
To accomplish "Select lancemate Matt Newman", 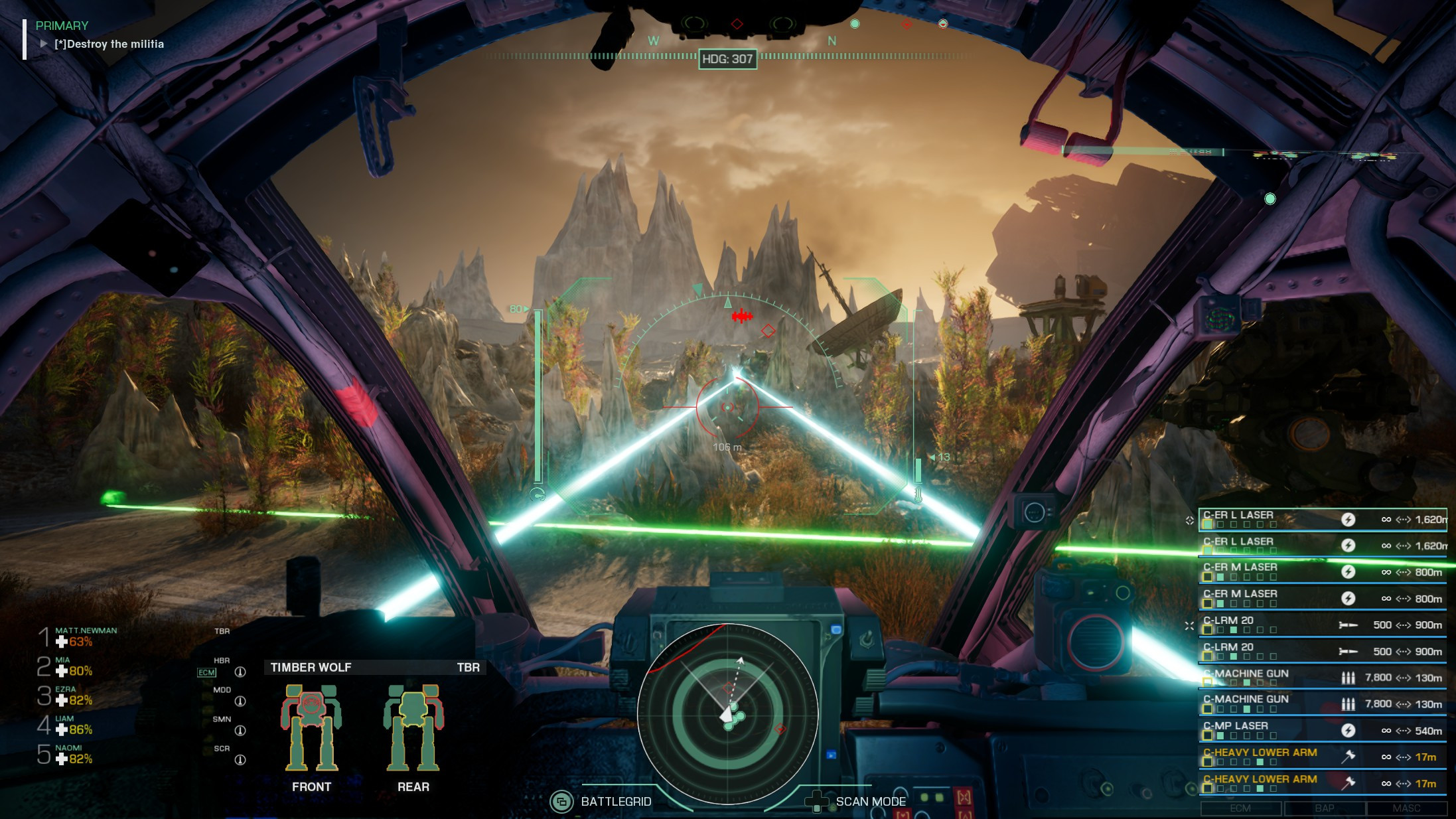I will coord(85,636).
